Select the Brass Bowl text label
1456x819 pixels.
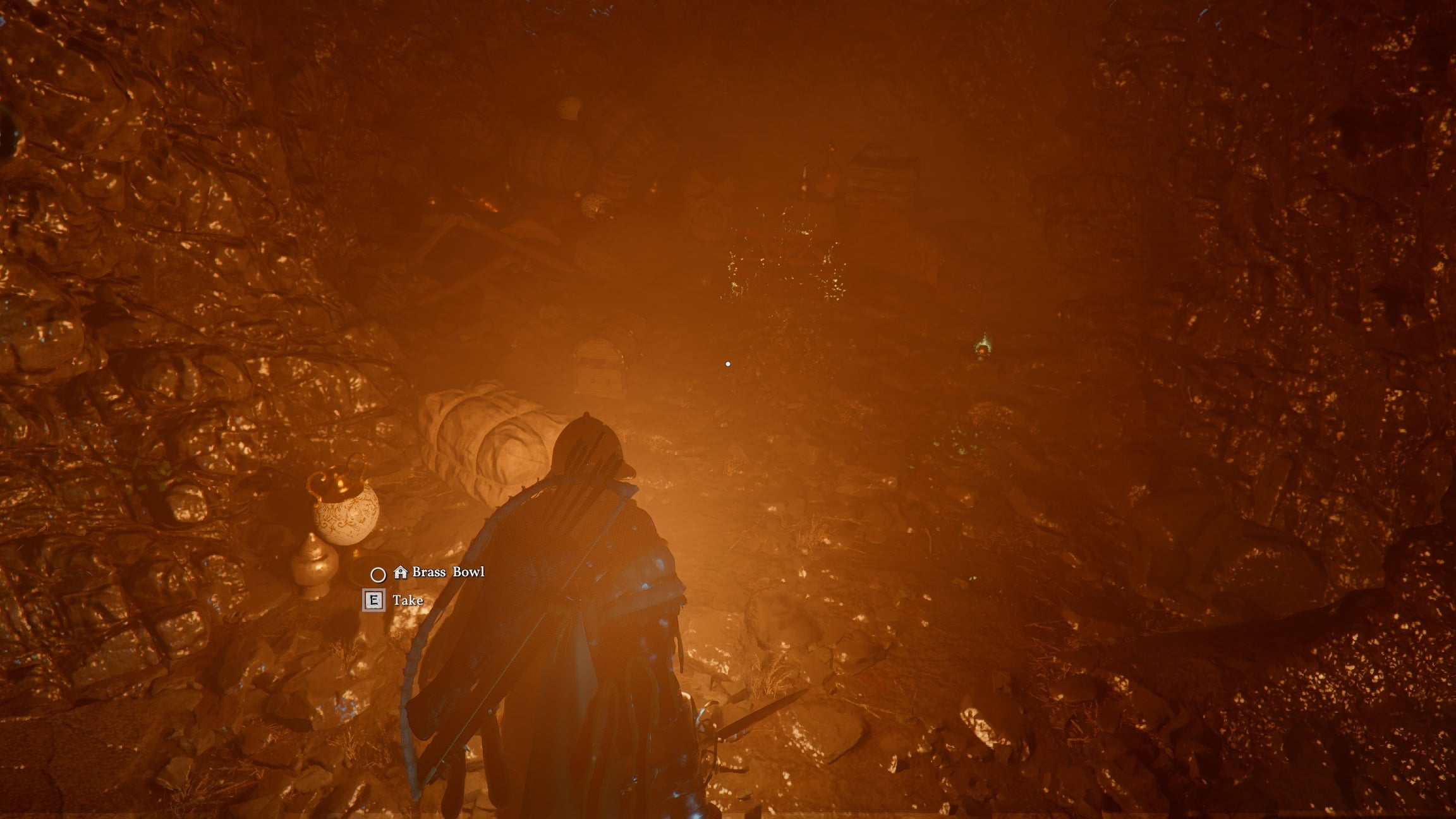(447, 573)
